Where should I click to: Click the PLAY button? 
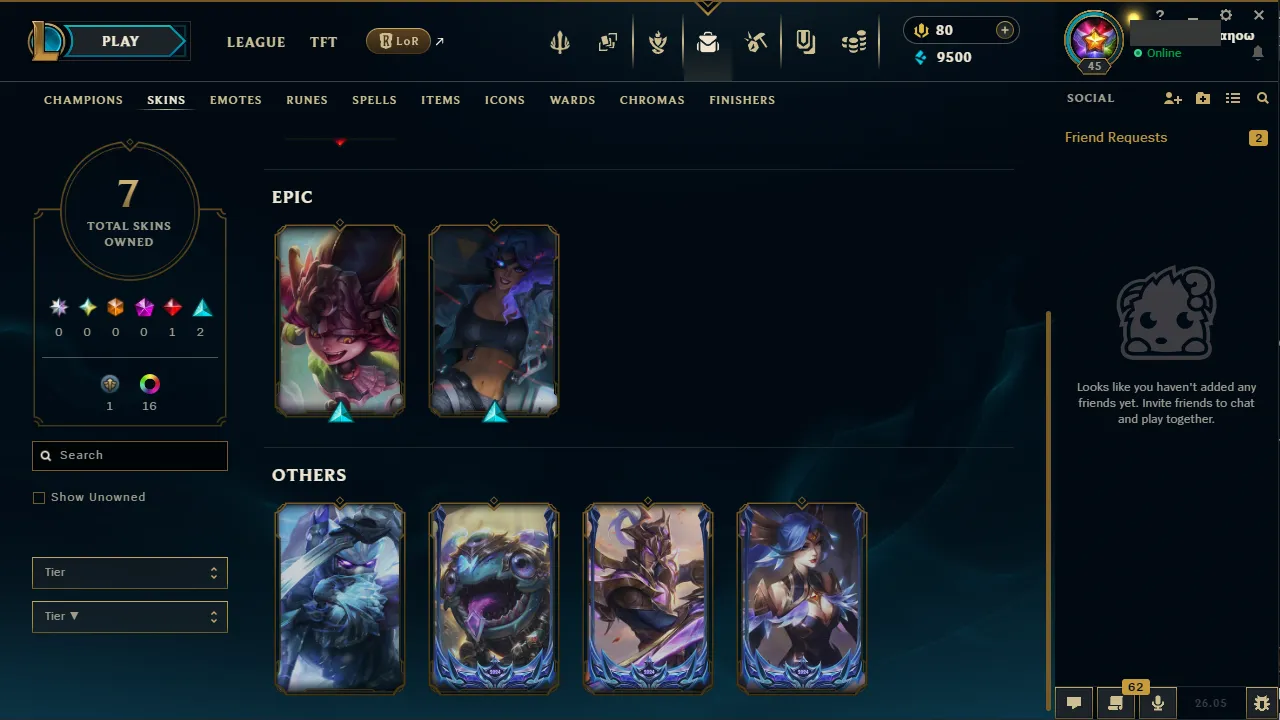[x=120, y=41]
